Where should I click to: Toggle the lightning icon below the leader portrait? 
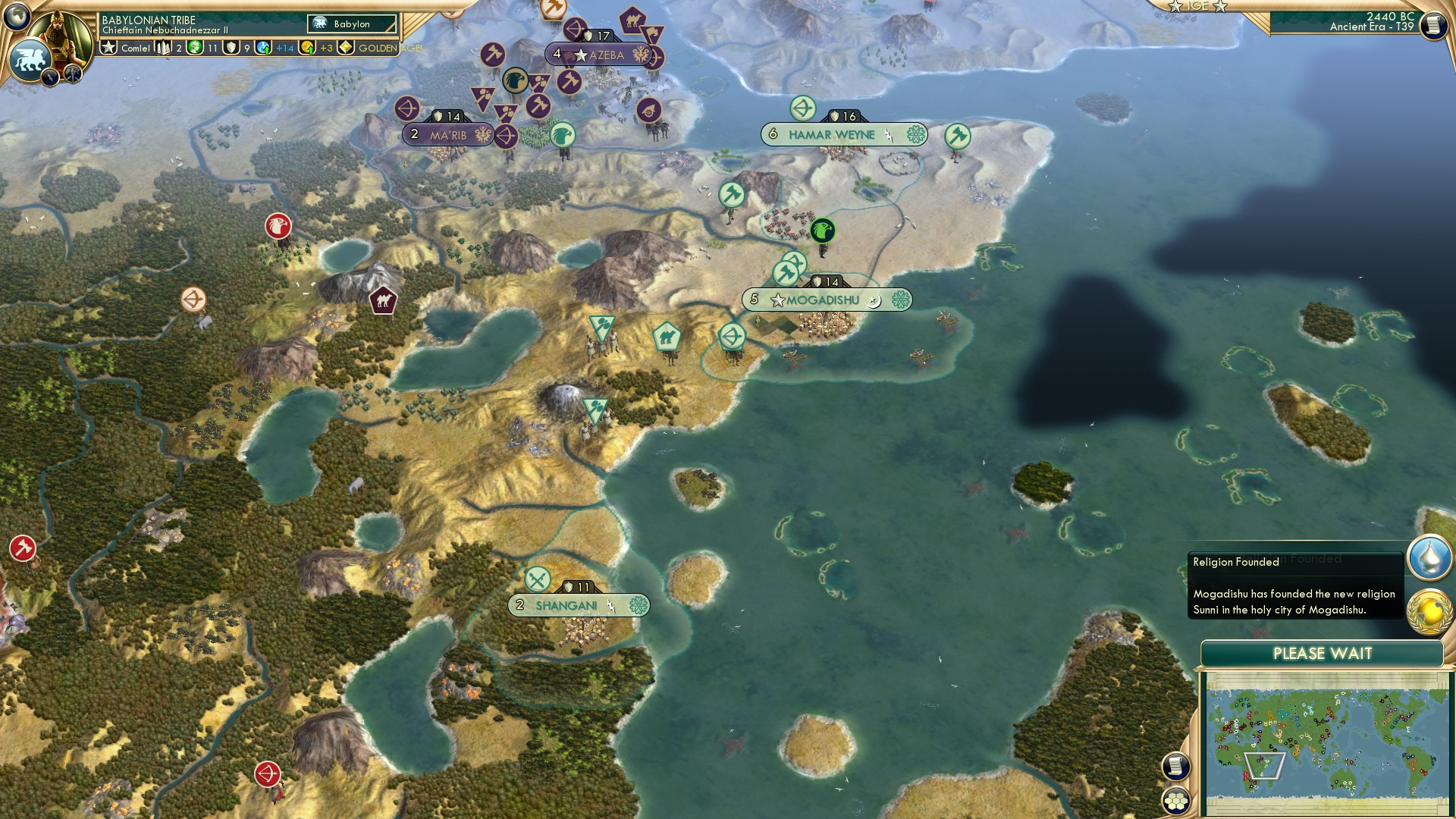click(50, 76)
